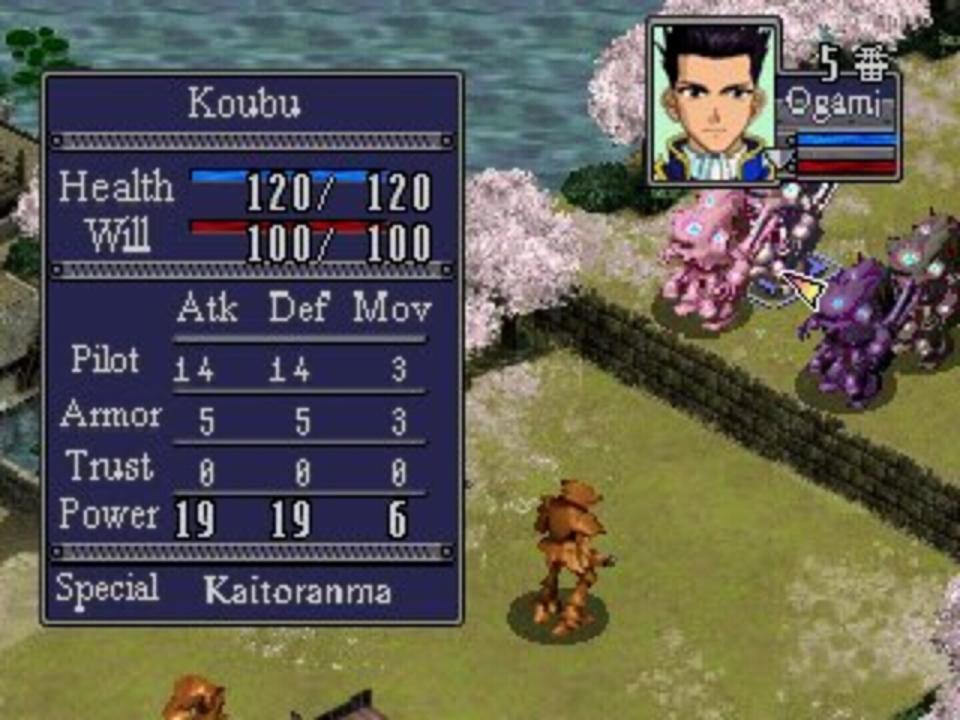Click Ogami's character portrait
The width and height of the screenshot is (960, 720).
[x=713, y=102]
